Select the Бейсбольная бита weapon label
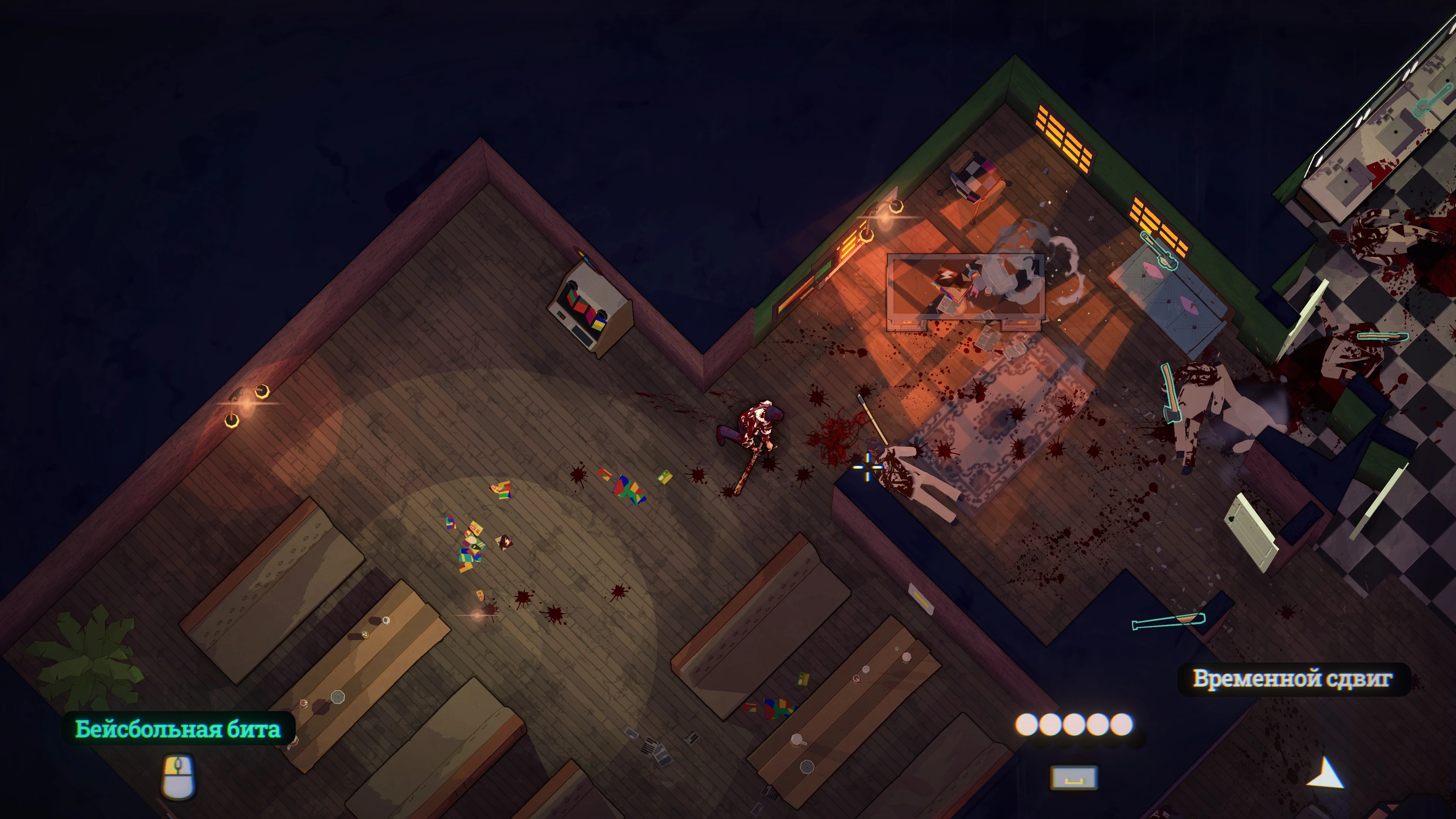Screen dimensions: 1456x819 click(178, 729)
